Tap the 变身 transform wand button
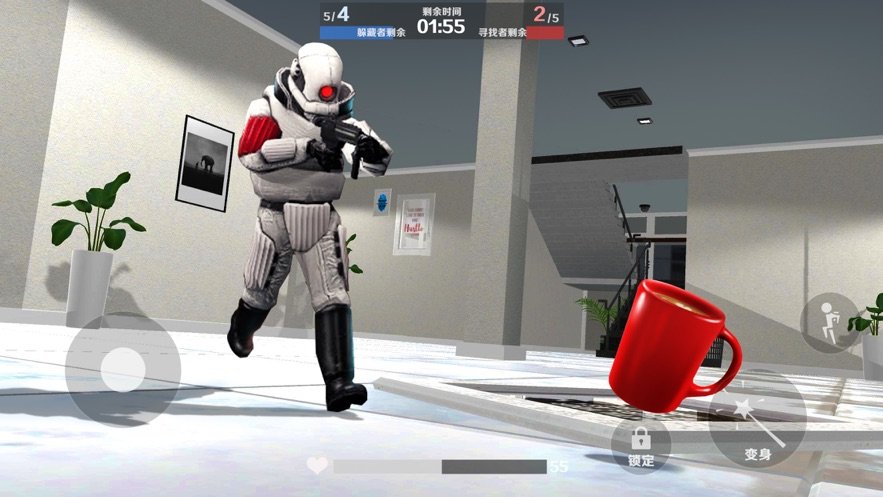Screen dimensions: 883x497 pos(758,430)
